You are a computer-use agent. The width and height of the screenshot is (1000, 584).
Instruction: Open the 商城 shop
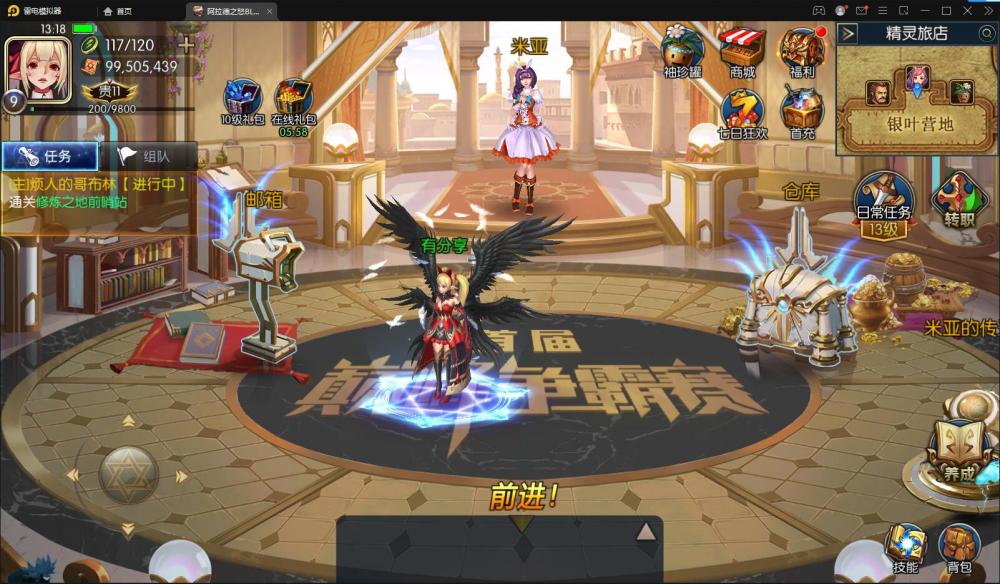tap(741, 49)
